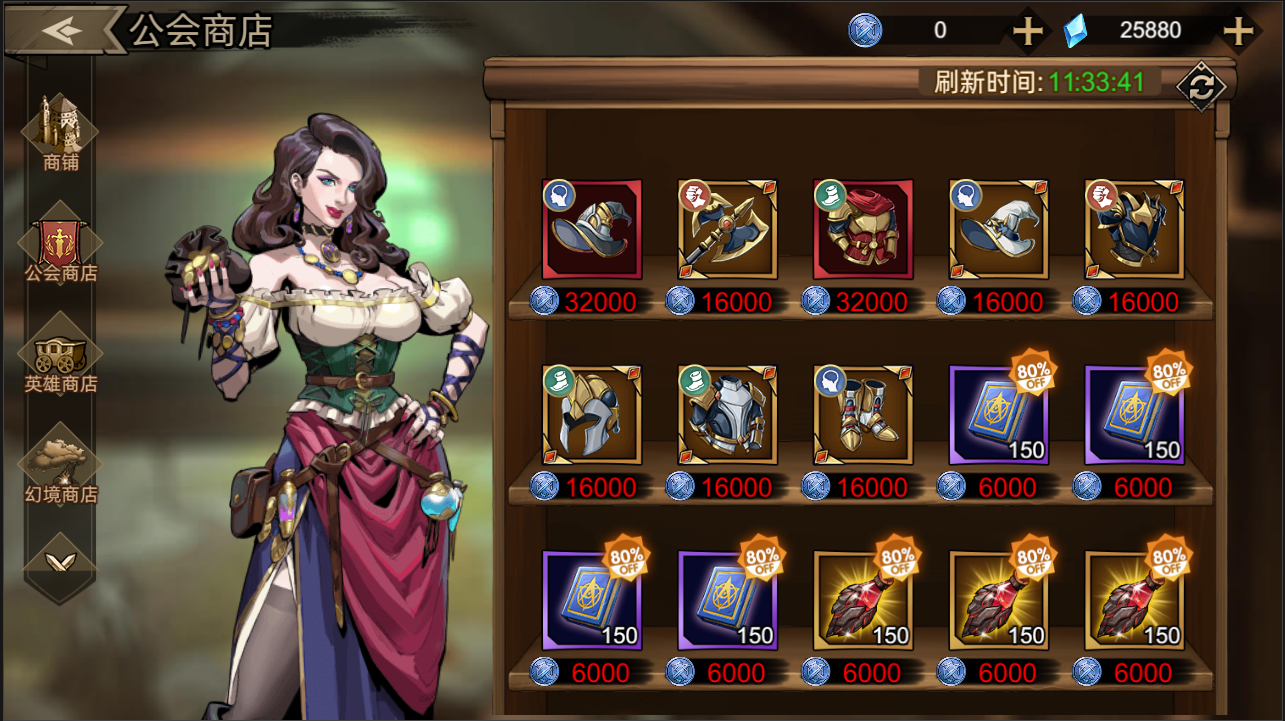Screen dimensions: 1285x721
Task: Go back using the arrow button
Action: coord(62,30)
